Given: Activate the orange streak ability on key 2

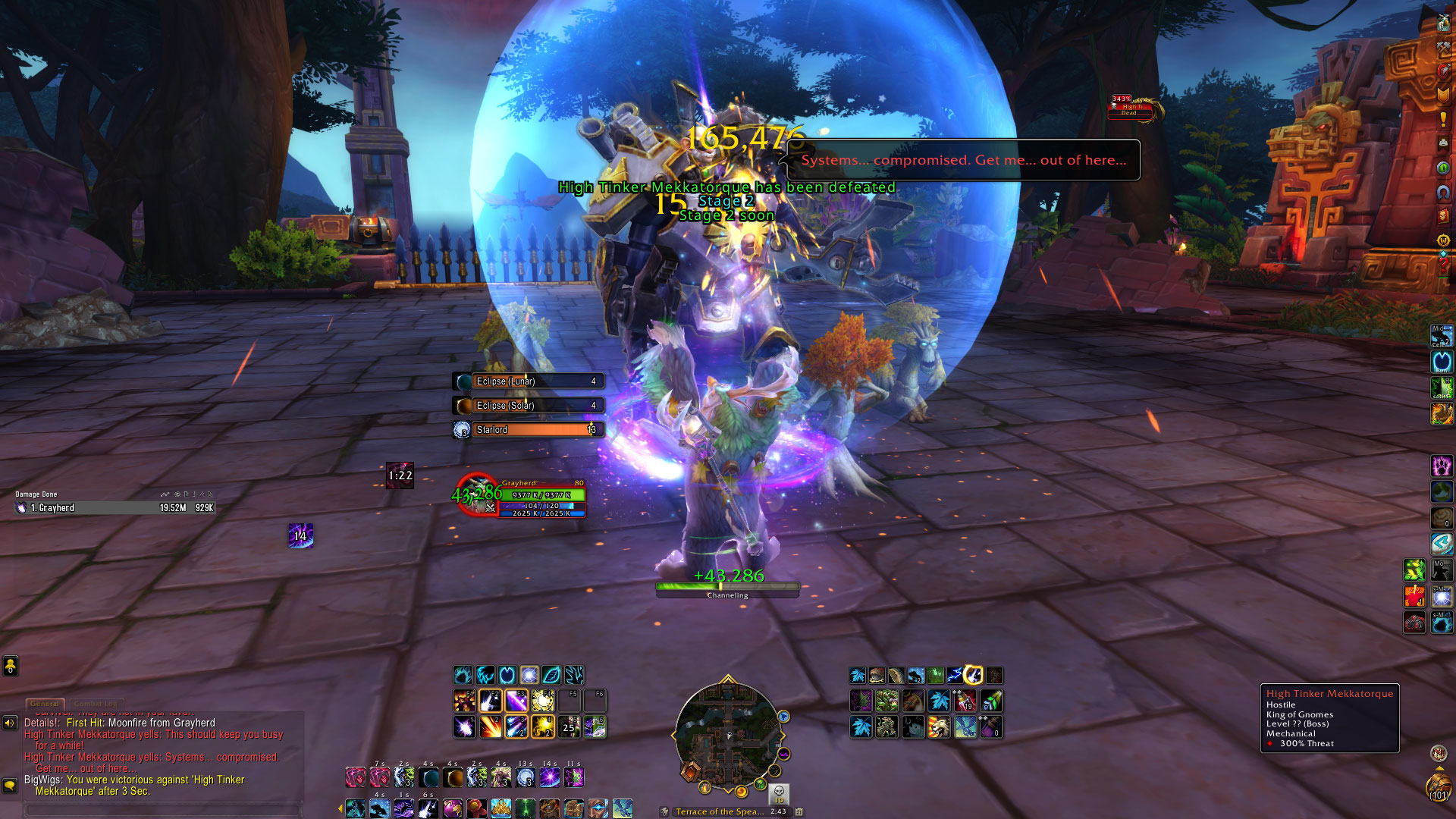Looking at the screenshot, I should 490,727.
